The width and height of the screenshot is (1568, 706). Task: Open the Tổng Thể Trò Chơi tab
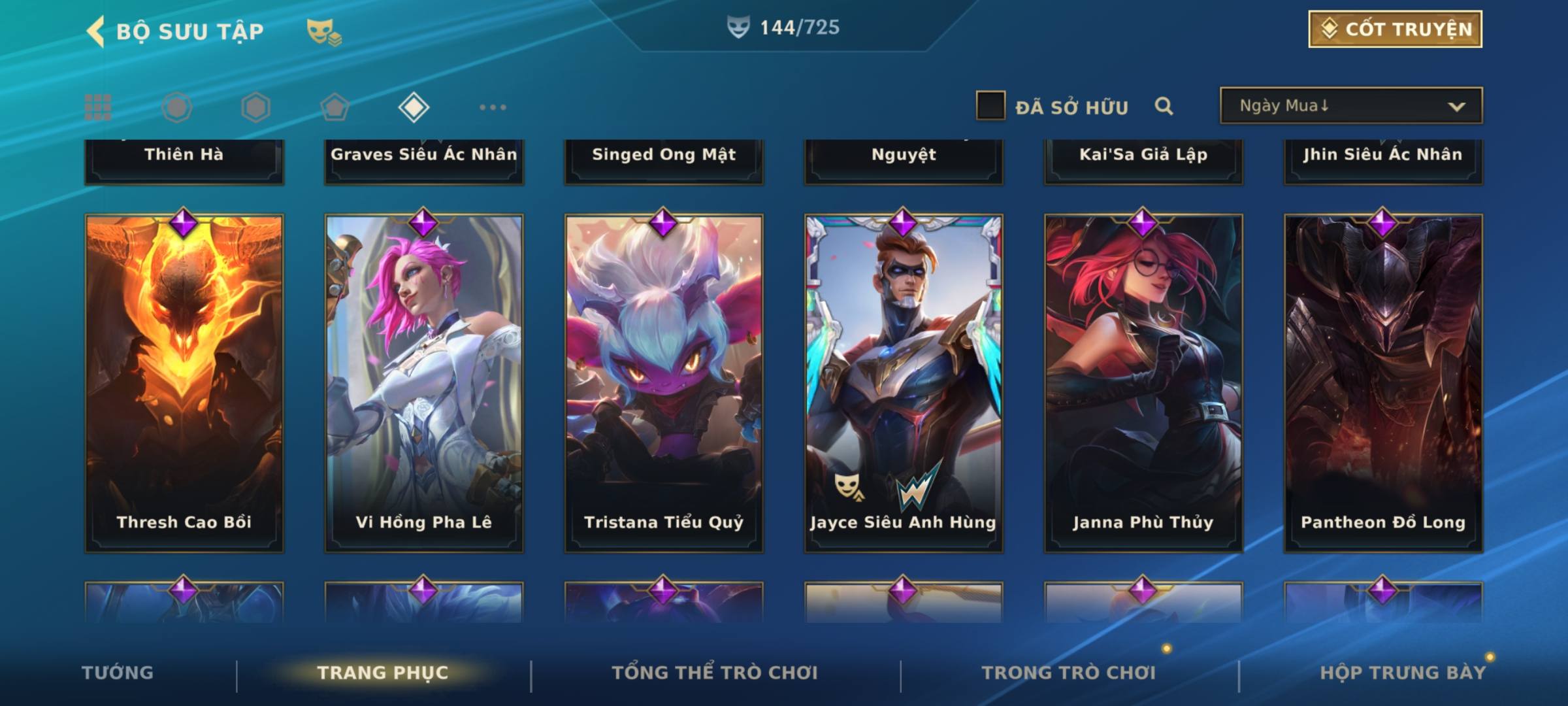click(x=715, y=673)
